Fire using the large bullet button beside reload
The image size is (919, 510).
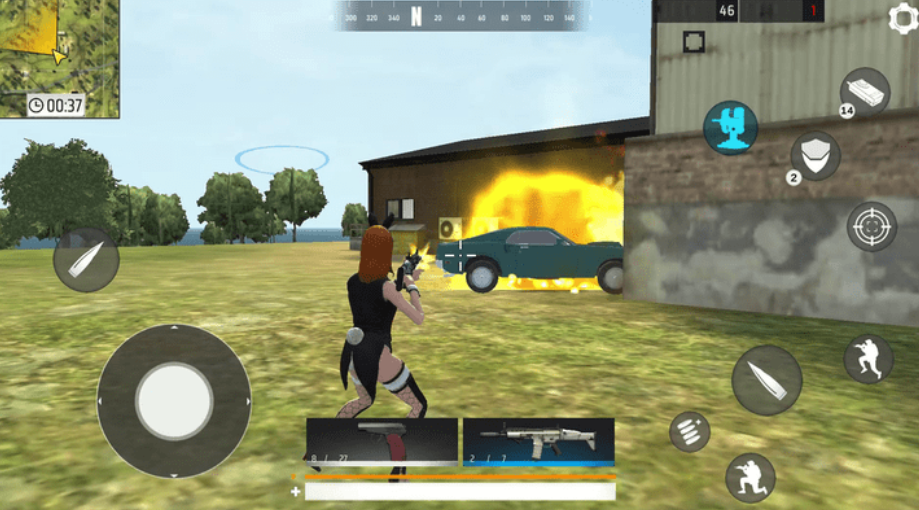click(767, 380)
